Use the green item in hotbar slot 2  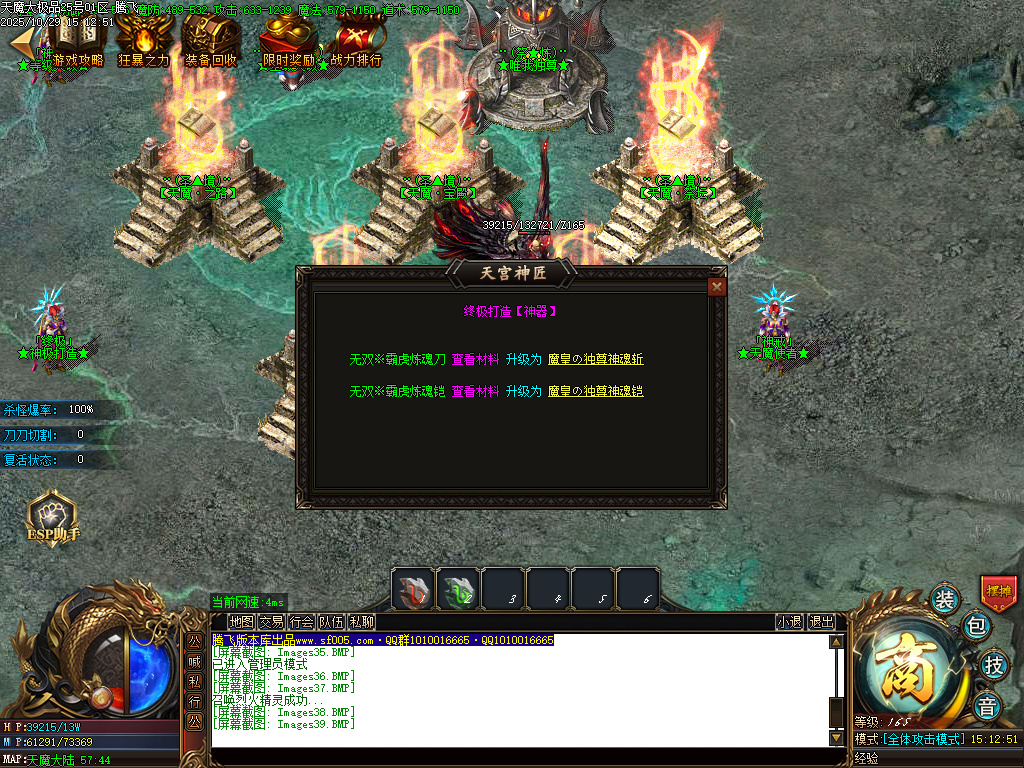click(458, 588)
